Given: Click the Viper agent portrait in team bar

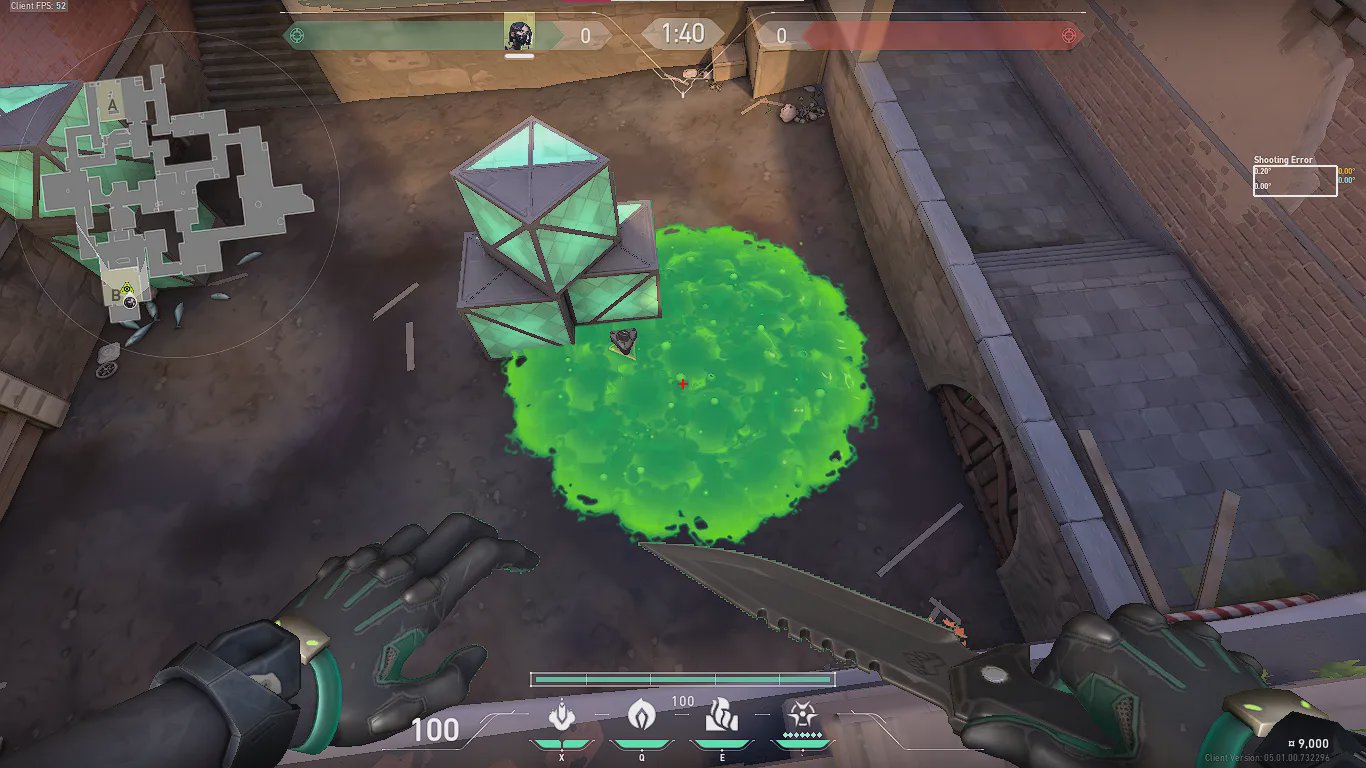Looking at the screenshot, I should click(519, 34).
